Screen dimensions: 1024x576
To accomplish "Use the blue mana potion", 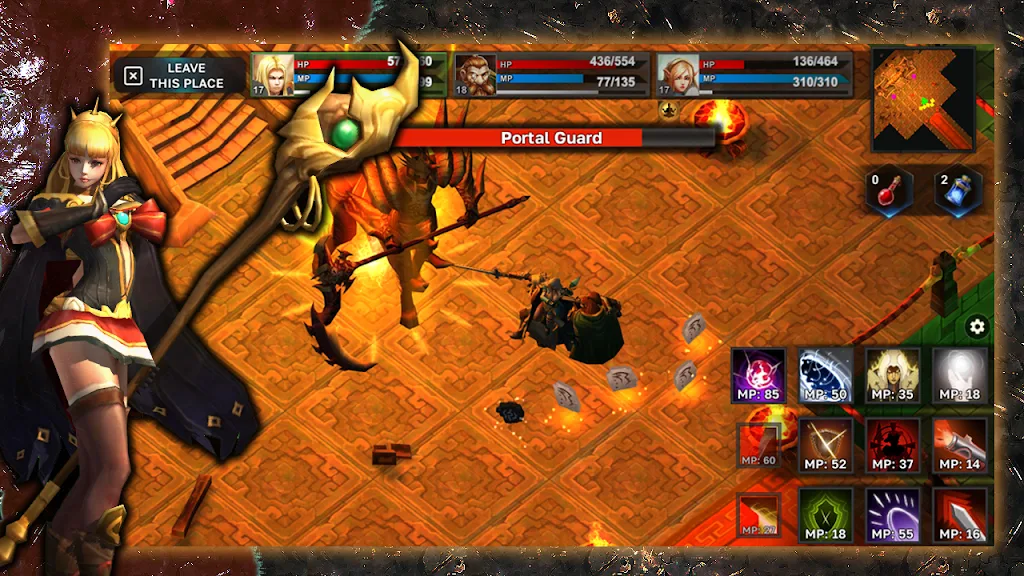I will pos(957,190).
